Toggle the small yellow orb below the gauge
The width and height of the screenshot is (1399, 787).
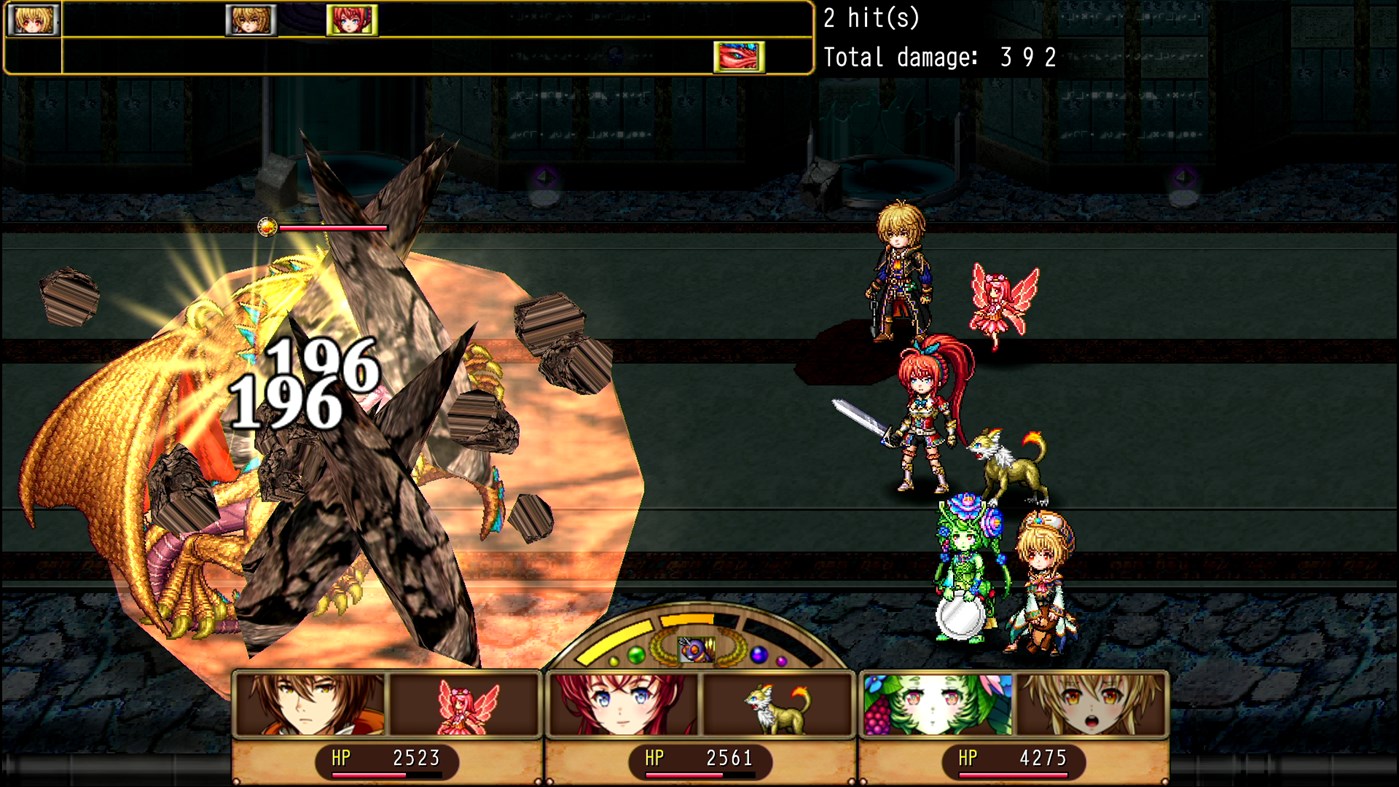point(614,660)
